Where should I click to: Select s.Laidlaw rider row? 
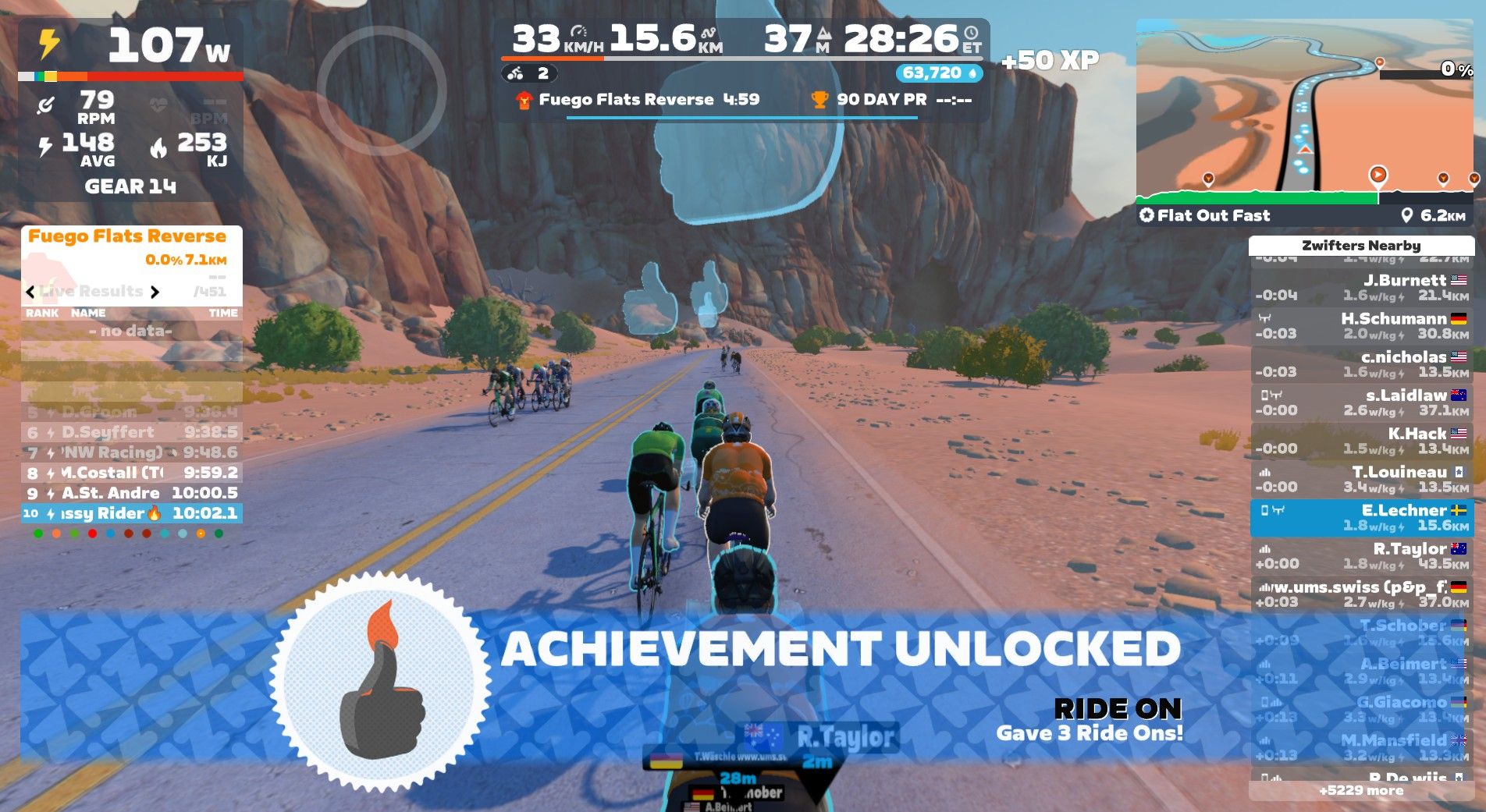(1361, 402)
